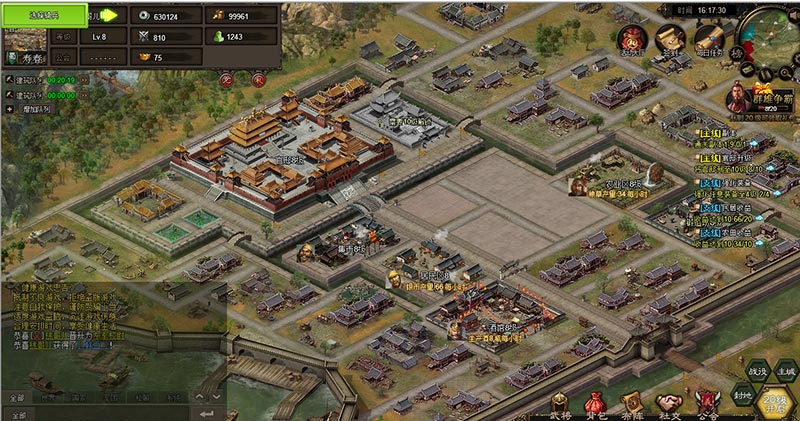Click the first red round 史 button
The height and width of the screenshot is (421, 800).
(x=227, y=78)
